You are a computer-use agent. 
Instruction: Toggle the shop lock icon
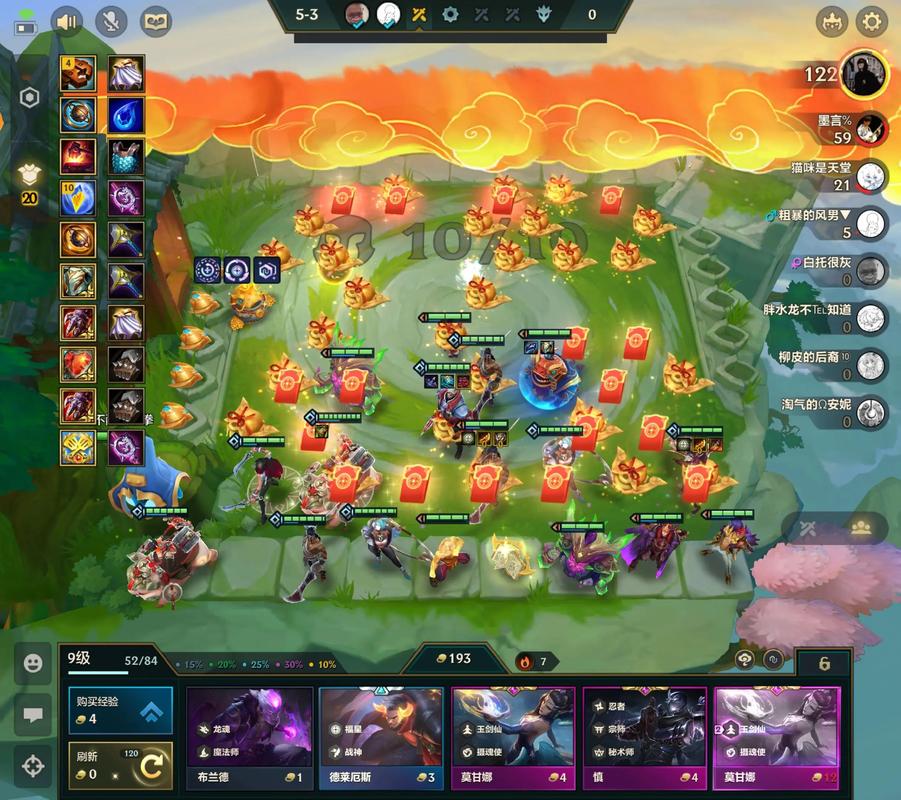773,660
